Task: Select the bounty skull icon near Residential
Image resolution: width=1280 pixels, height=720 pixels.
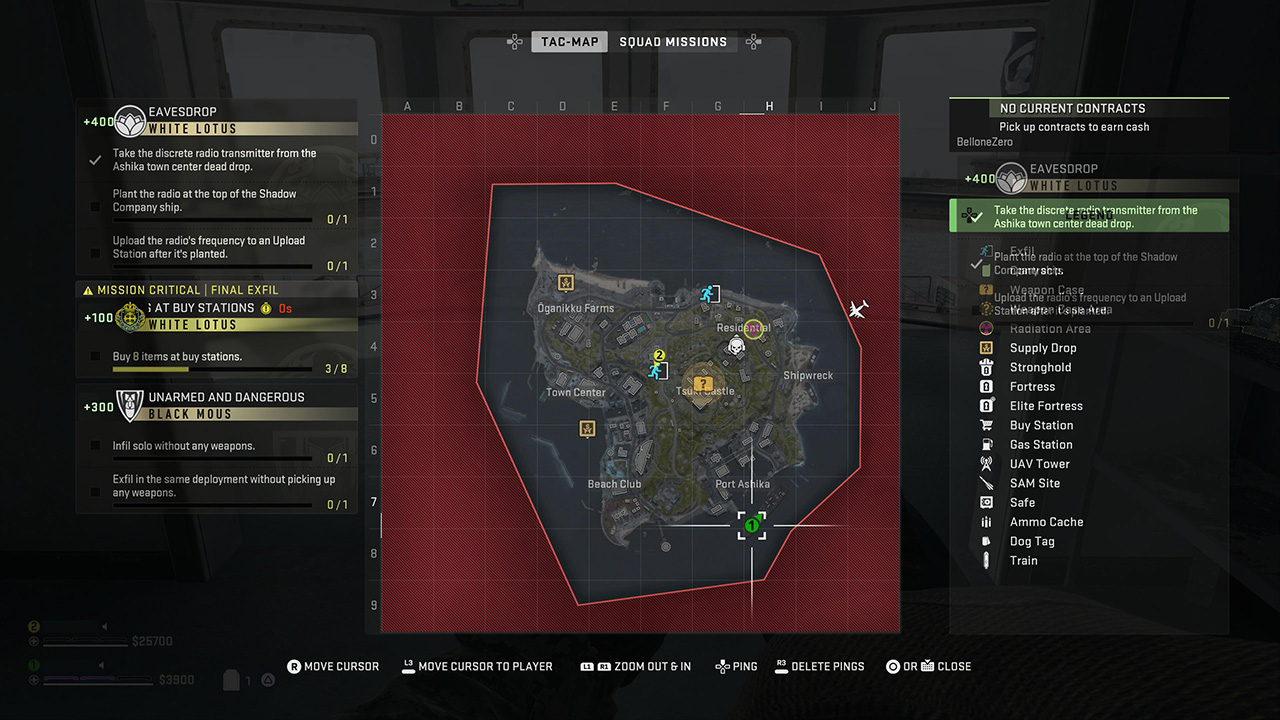Action: click(735, 349)
